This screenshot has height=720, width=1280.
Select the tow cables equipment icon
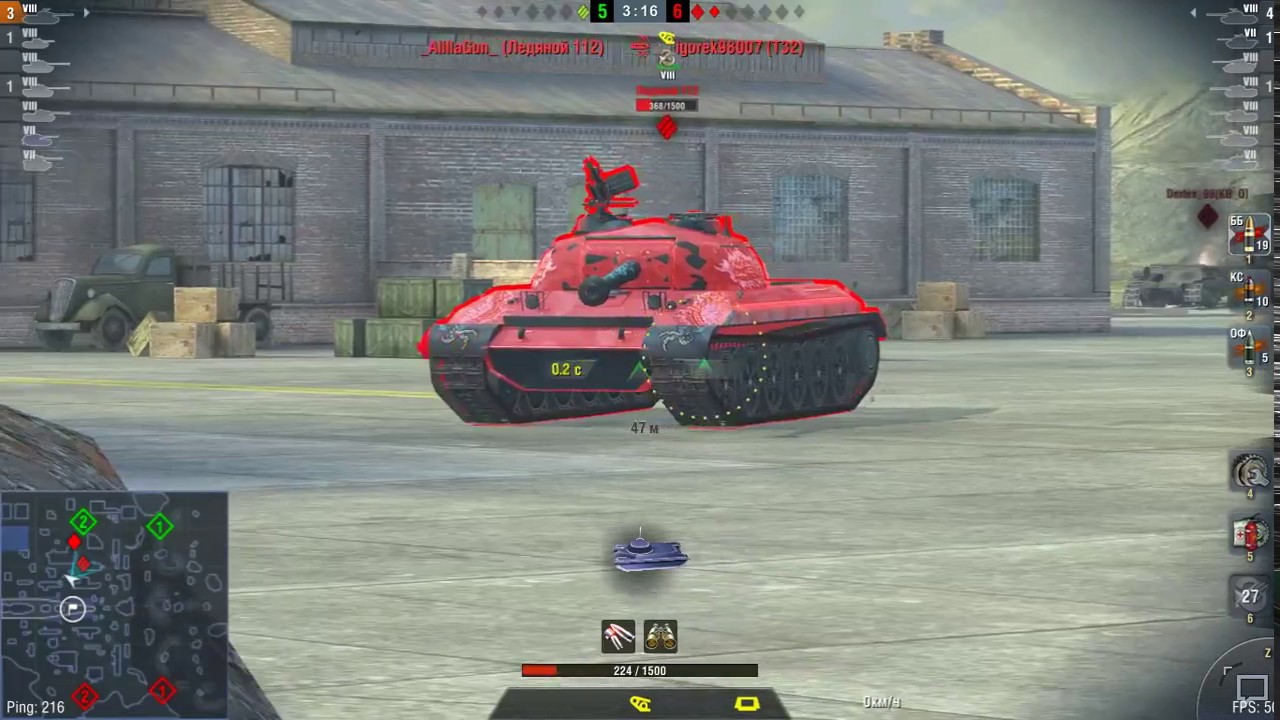(617, 637)
